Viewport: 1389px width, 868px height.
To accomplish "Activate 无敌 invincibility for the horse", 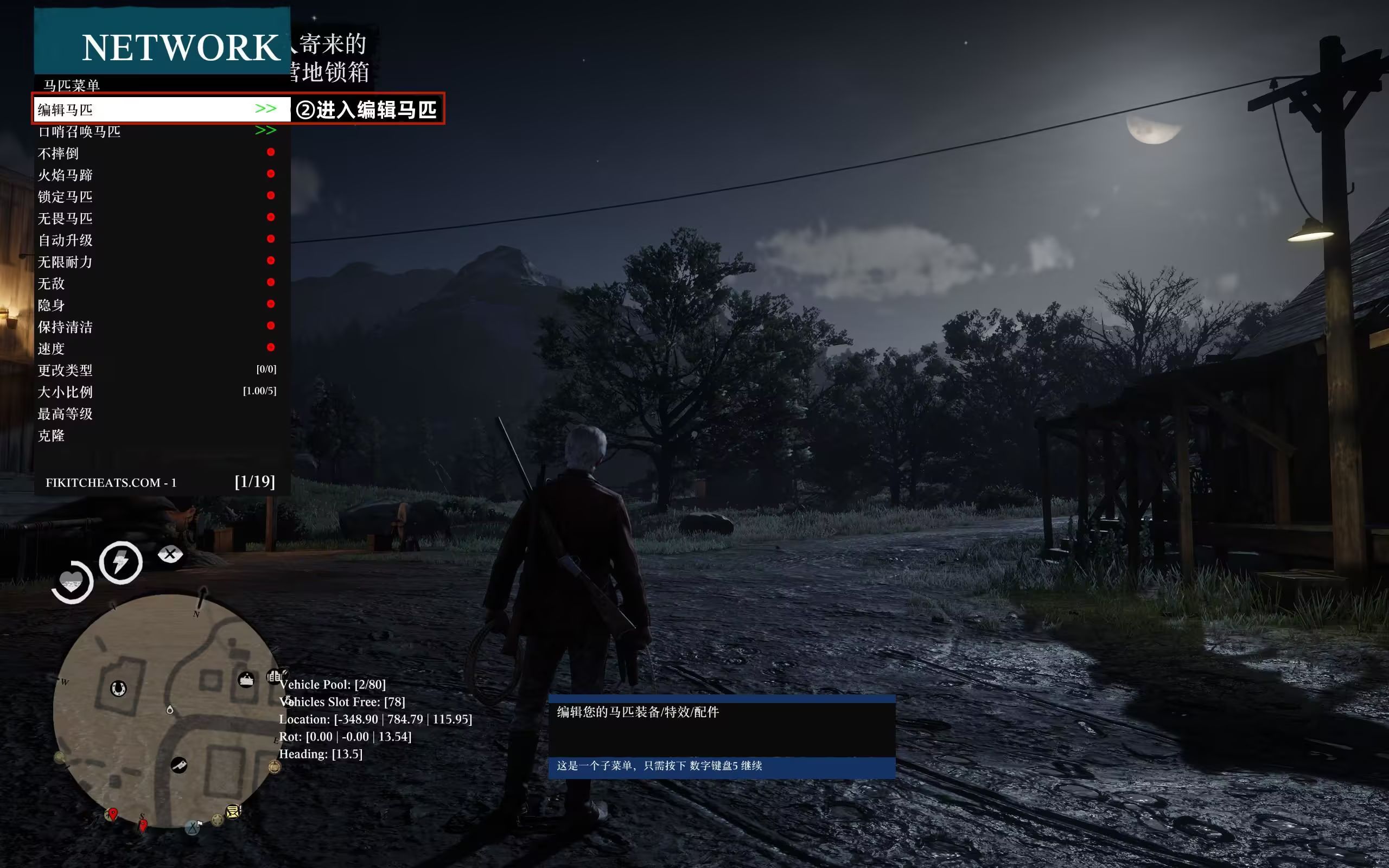I will tap(156, 284).
